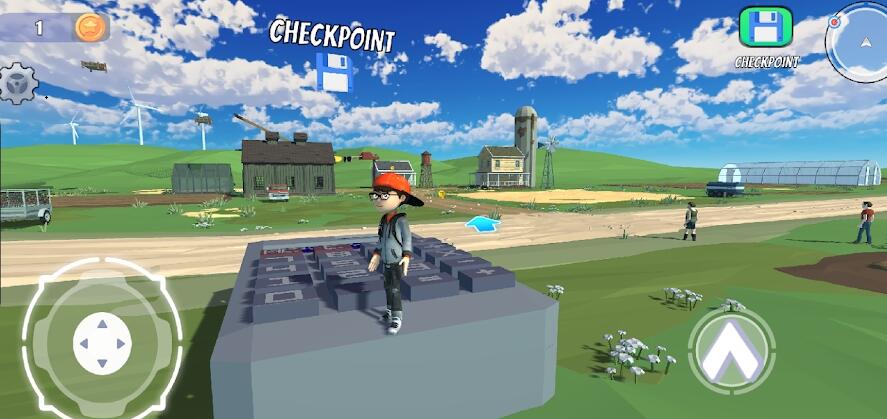Tap the green Checkpoint save button
This screenshot has height=419, width=887.
(766, 28)
